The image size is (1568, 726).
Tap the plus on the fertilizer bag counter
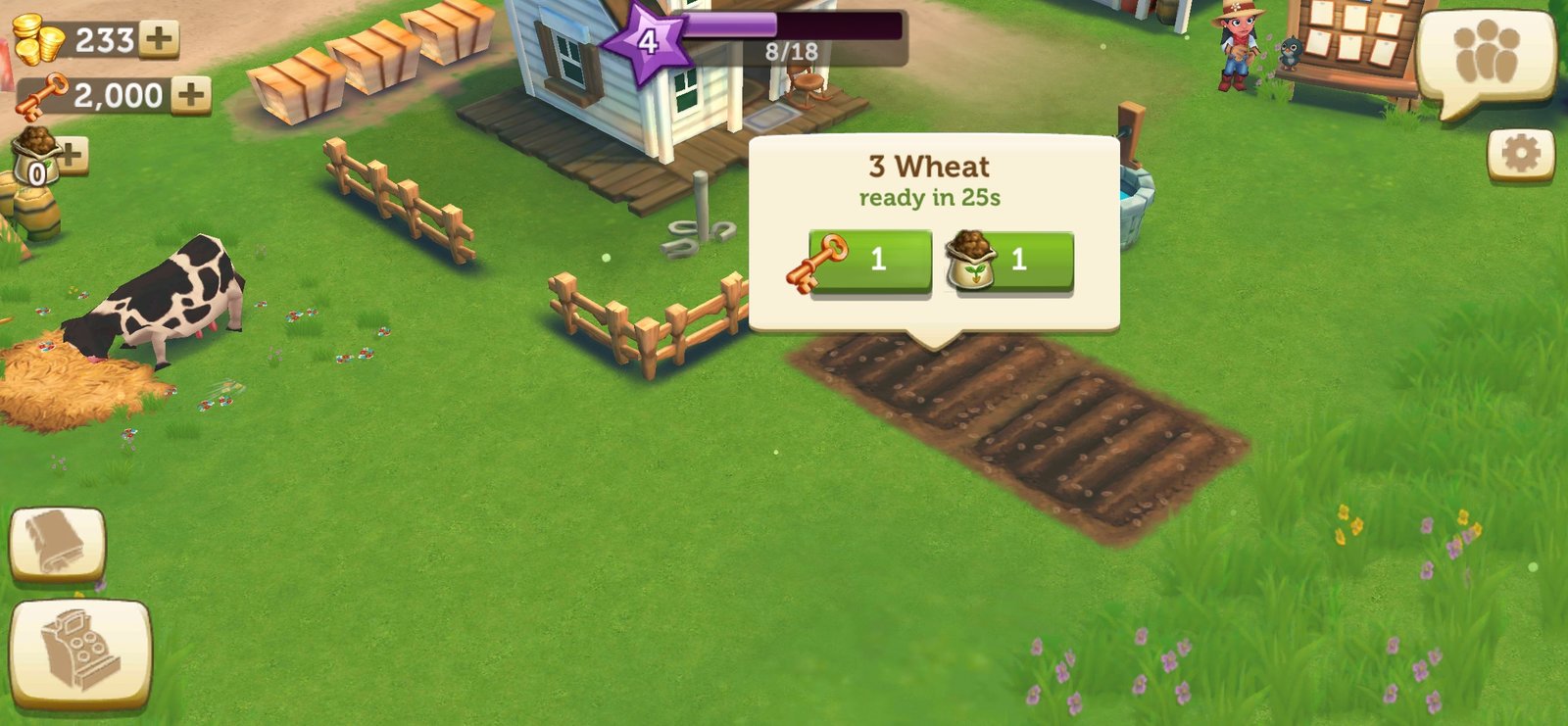coord(73,154)
